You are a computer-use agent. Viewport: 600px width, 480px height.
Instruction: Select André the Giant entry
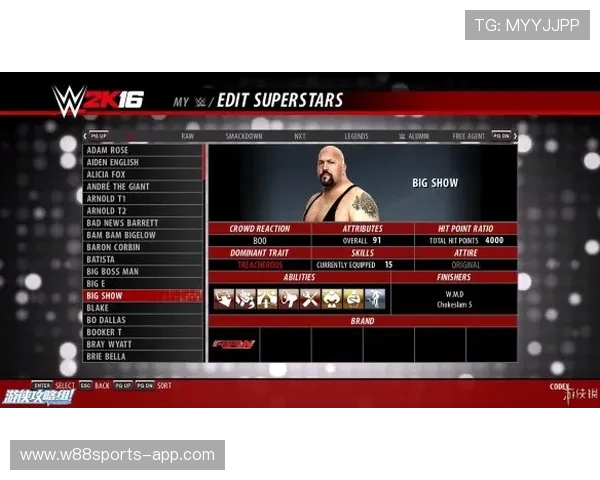(142, 186)
